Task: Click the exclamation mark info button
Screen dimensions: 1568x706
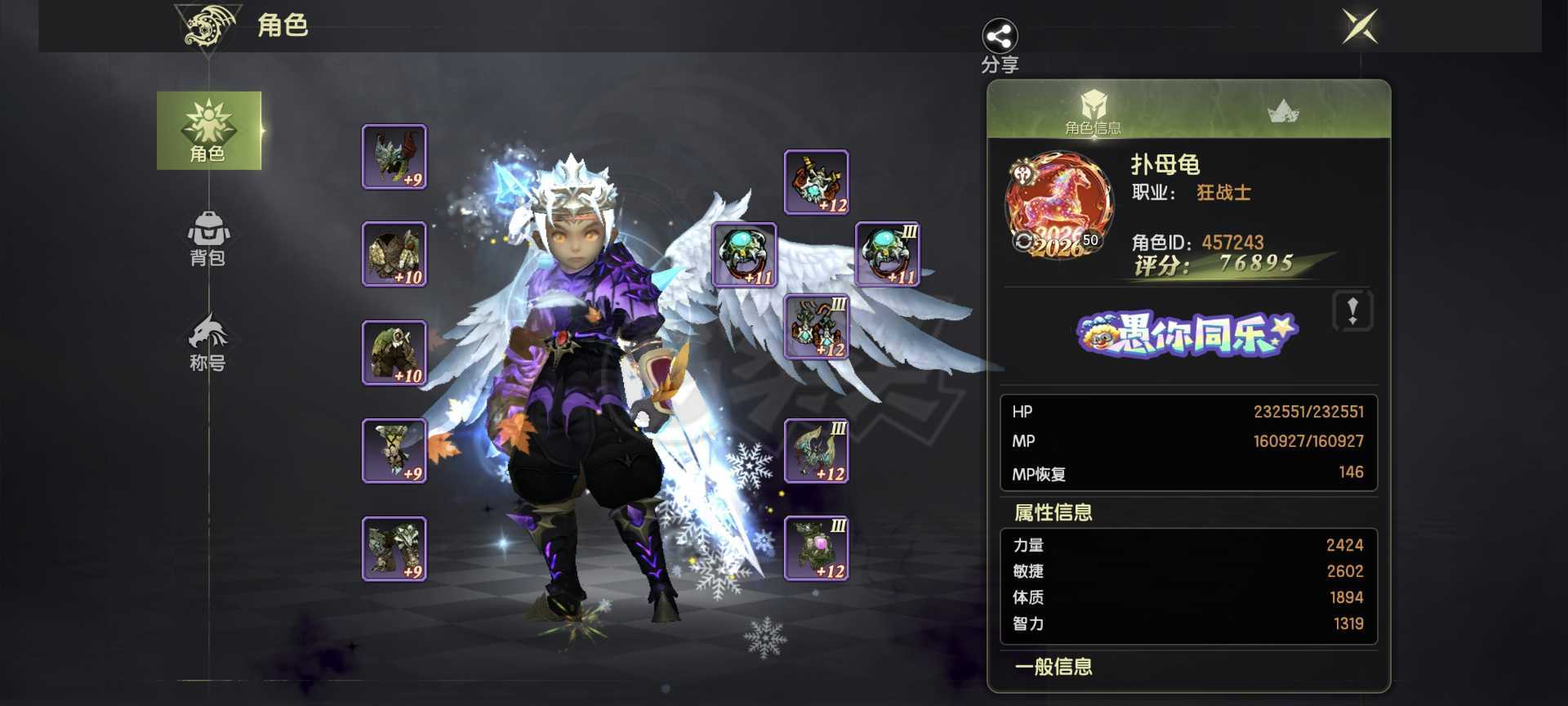Action: 1352,311
